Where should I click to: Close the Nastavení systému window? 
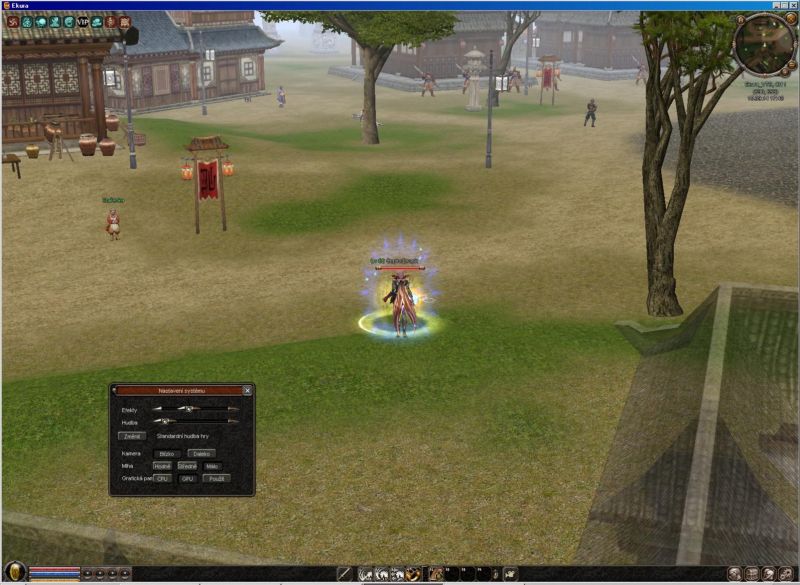(x=247, y=390)
